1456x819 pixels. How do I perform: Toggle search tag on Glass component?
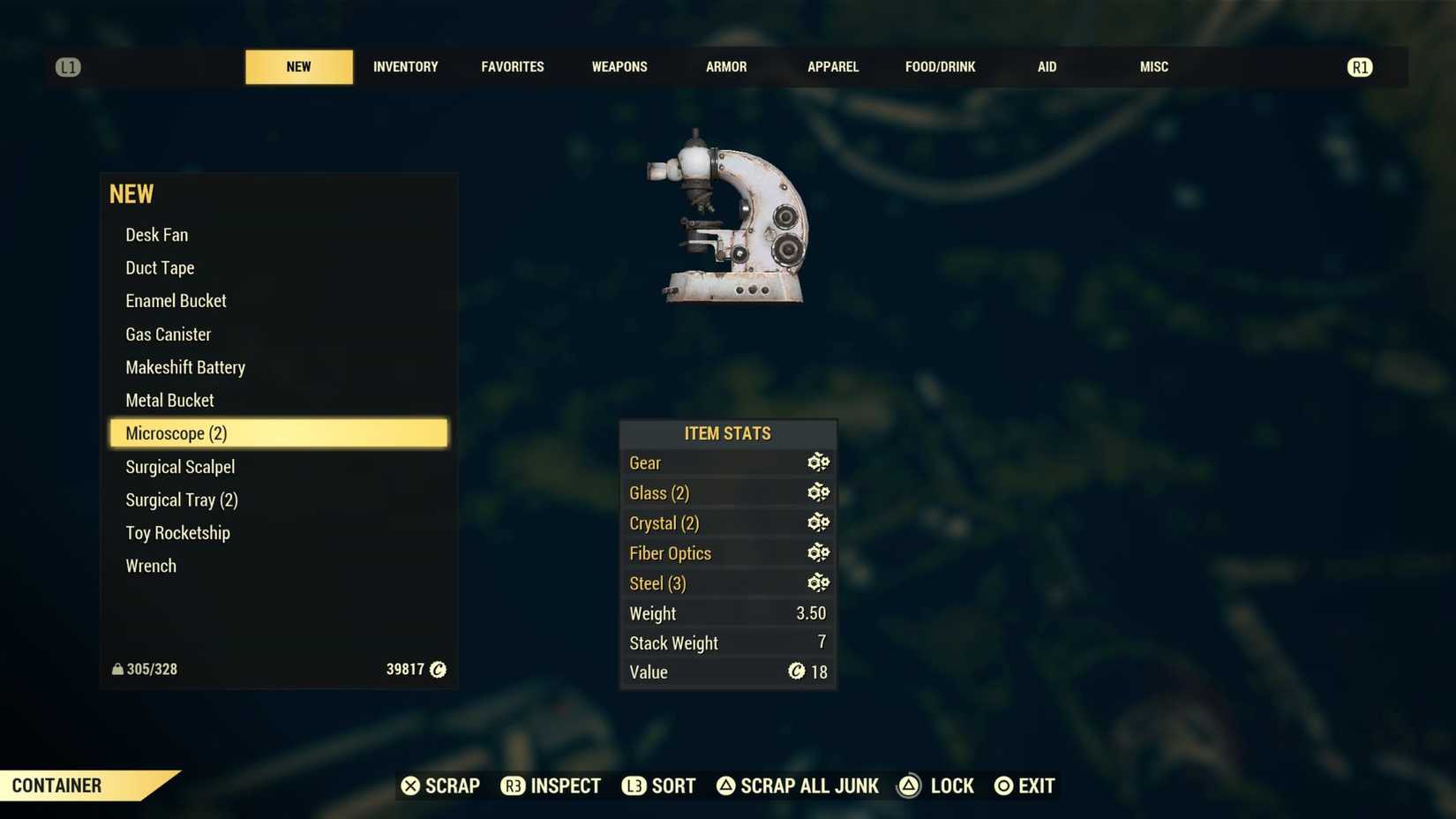pos(818,492)
